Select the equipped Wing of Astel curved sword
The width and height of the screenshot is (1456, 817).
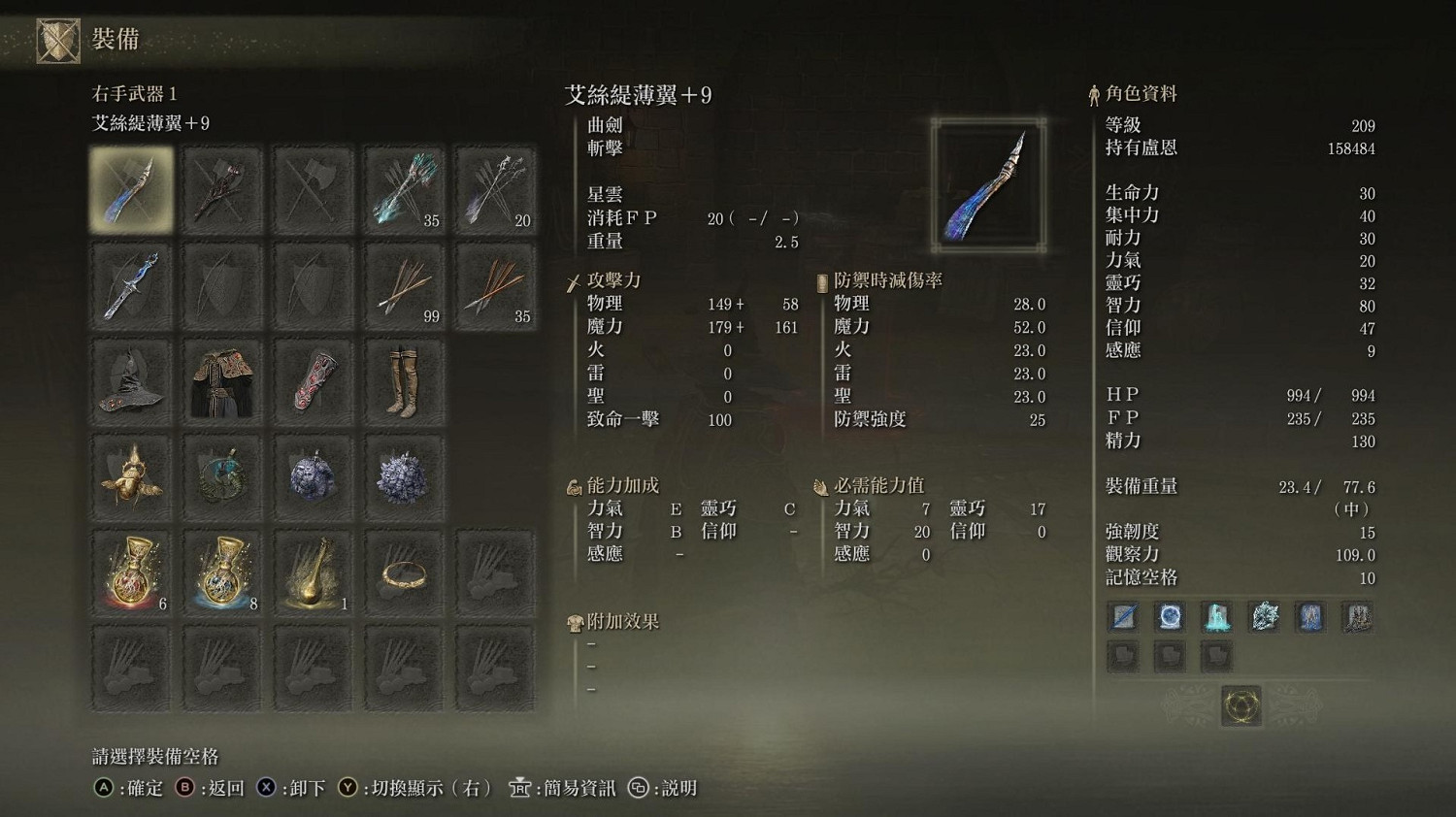click(131, 189)
